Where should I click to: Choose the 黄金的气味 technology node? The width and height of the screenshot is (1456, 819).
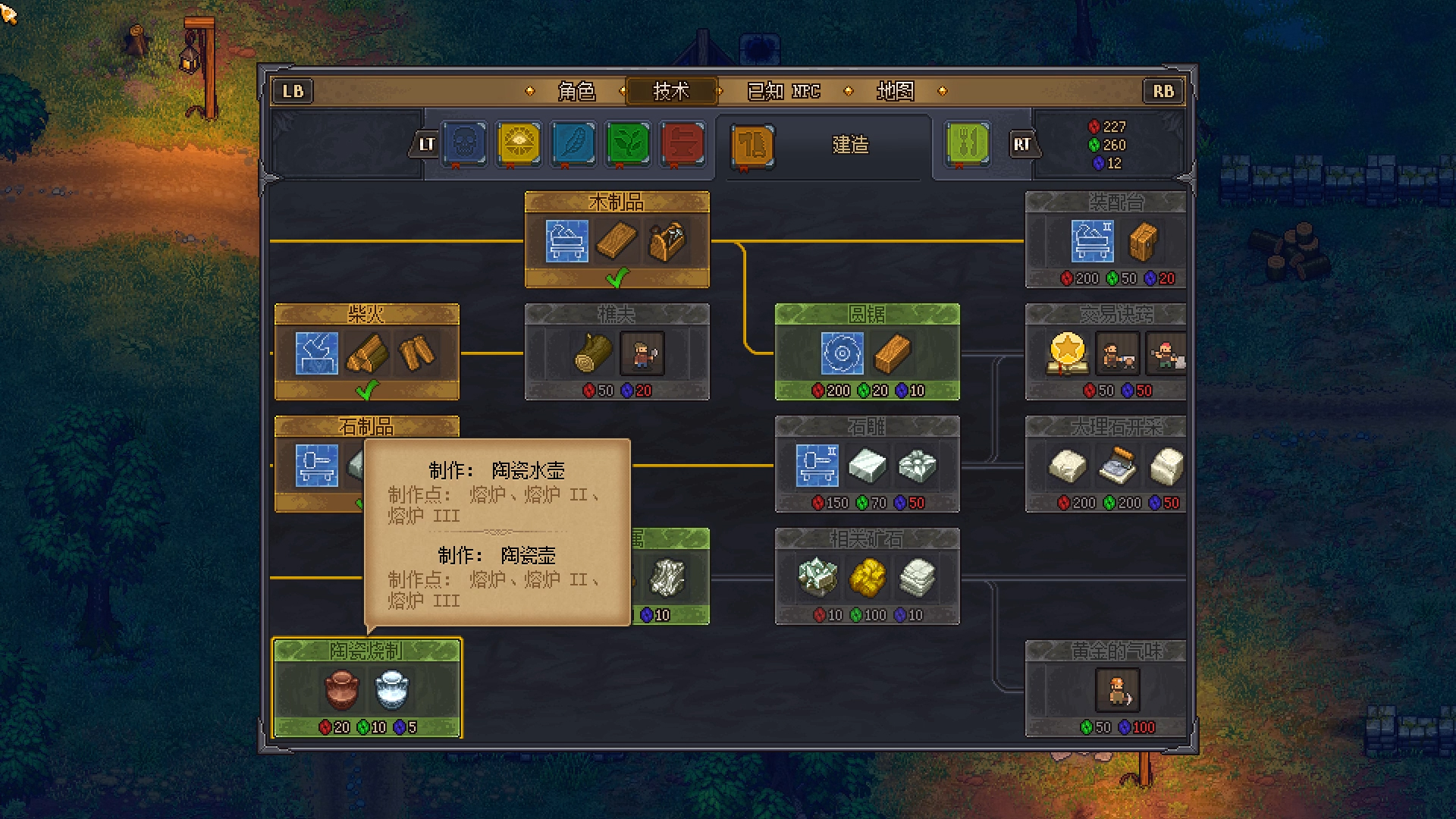point(1105,688)
